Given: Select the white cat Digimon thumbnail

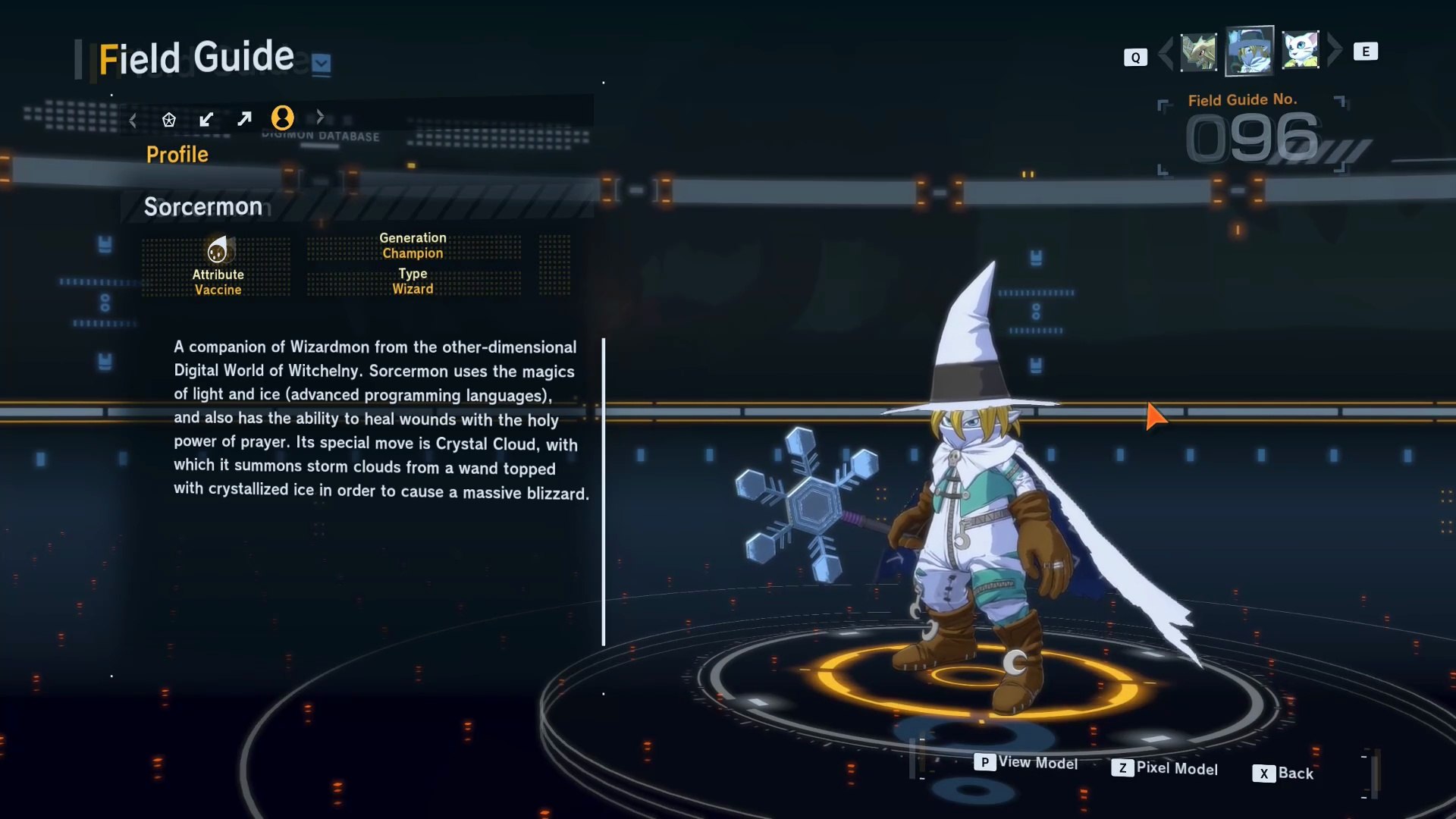Looking at the screenshot, I should (1300, 51).
